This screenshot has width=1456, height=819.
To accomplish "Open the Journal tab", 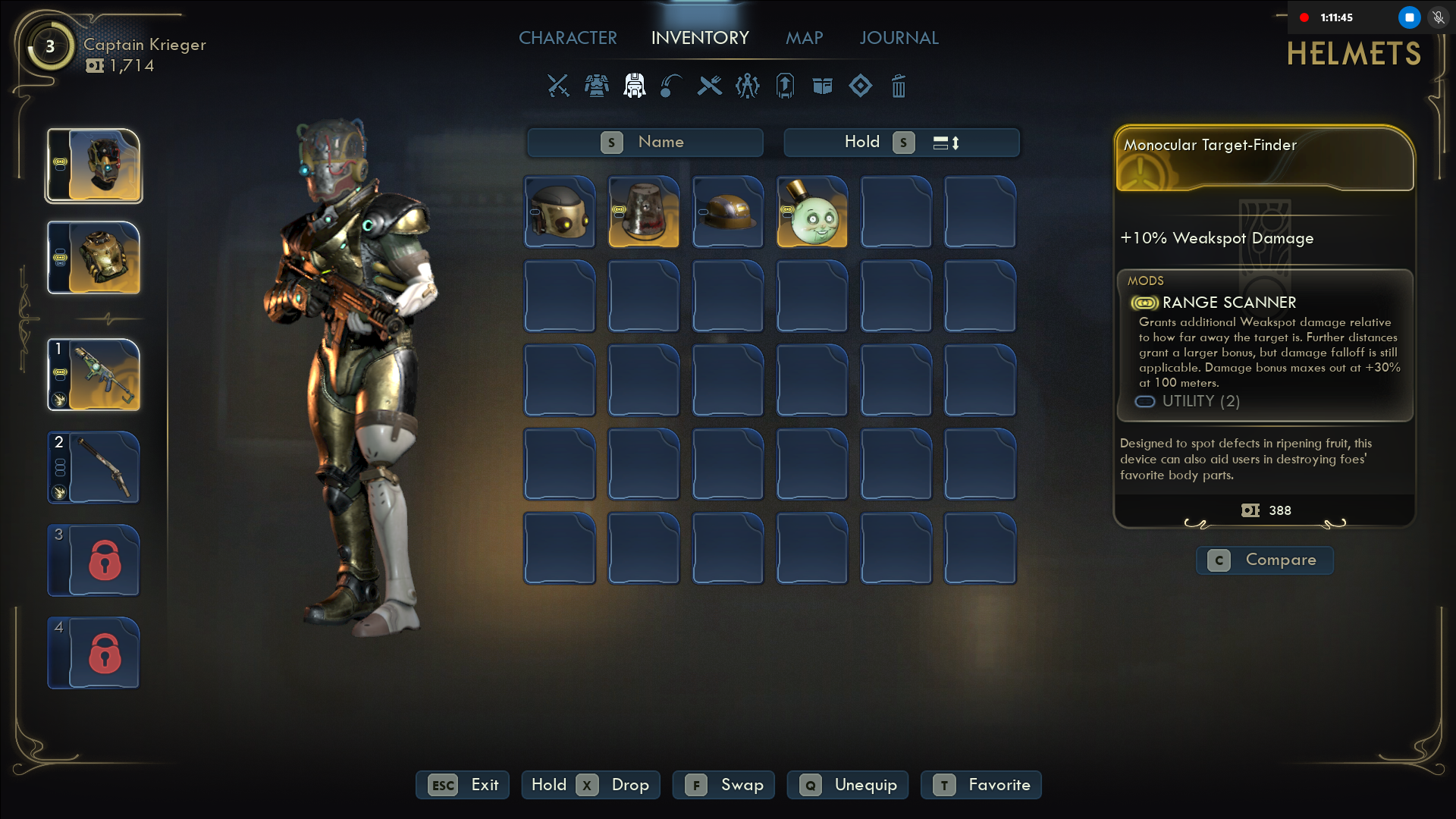I will (899, 38).
